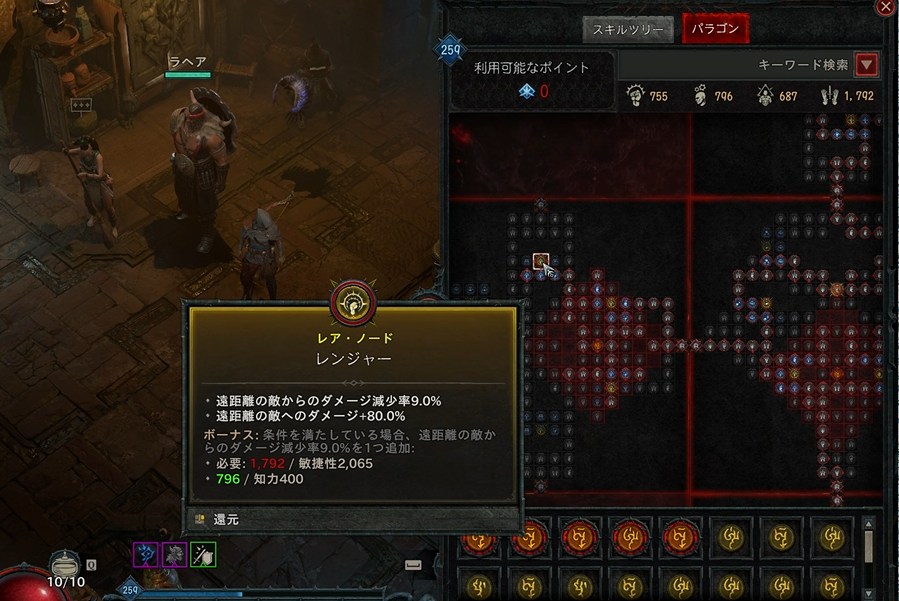Viewport: 899px width, 601px height.
Task: Click the purple-bordered blue buff icon
Action: pos(146,555)
